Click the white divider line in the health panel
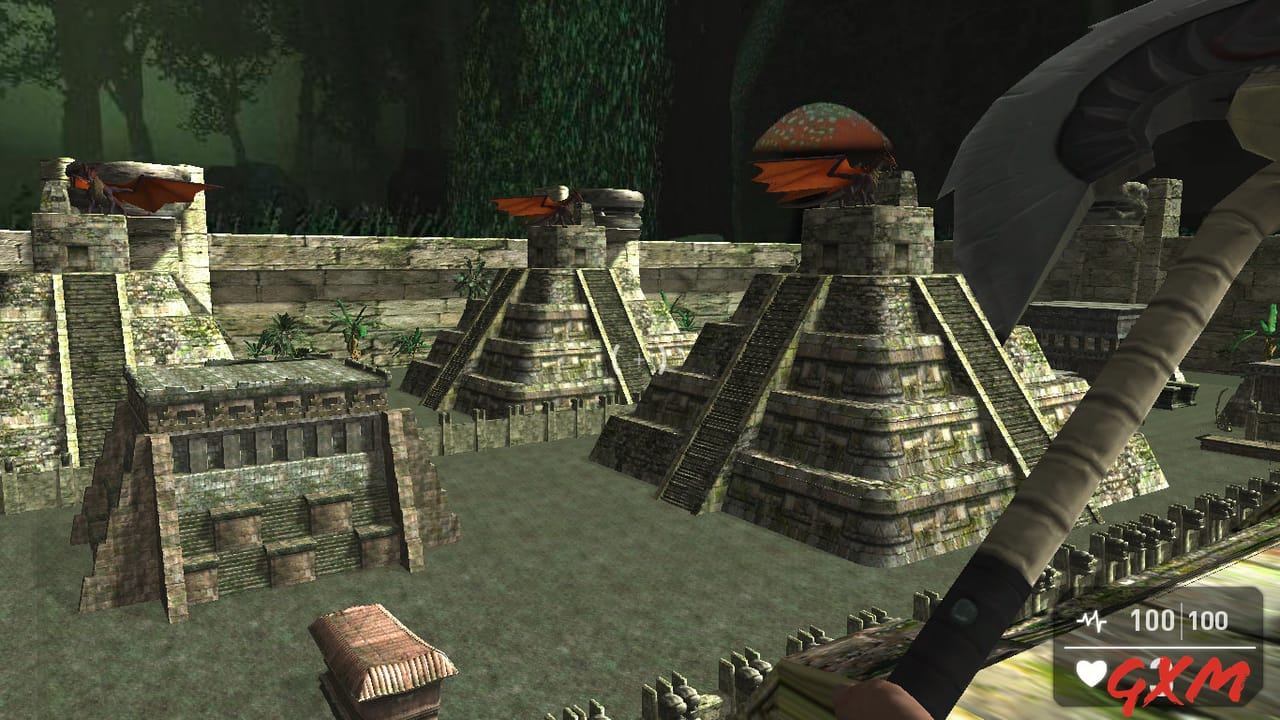 [1160, 647]
